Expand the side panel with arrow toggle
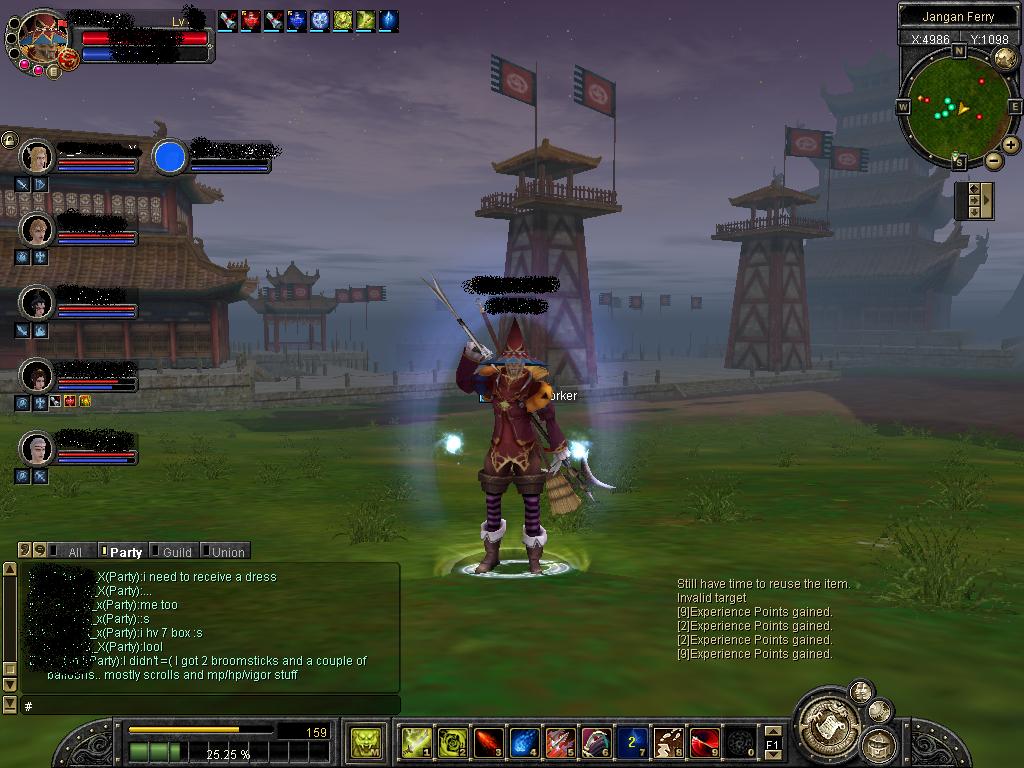1024x768 pixels. (x=986, y=200)
